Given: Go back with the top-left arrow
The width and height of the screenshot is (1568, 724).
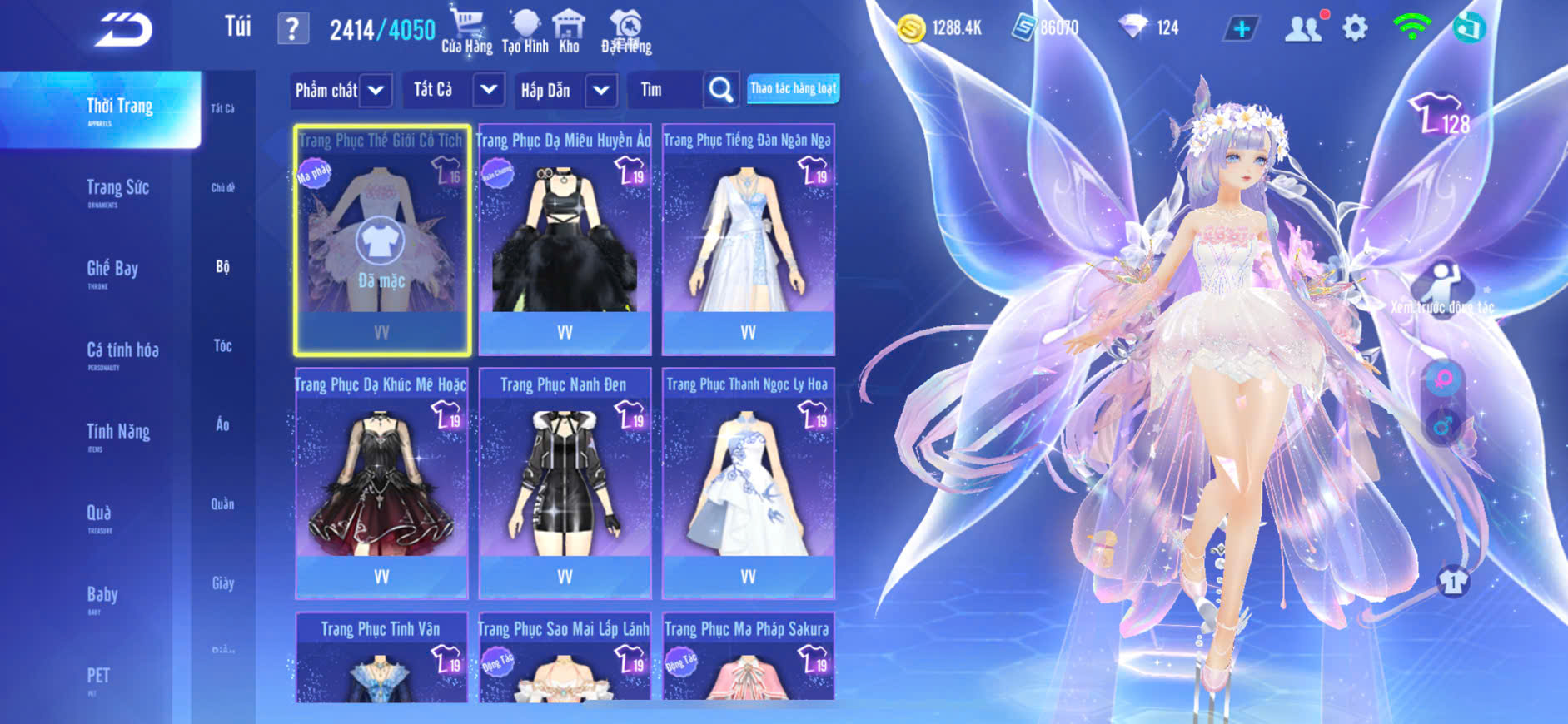Looking at the screenshot, I should 123,30.
